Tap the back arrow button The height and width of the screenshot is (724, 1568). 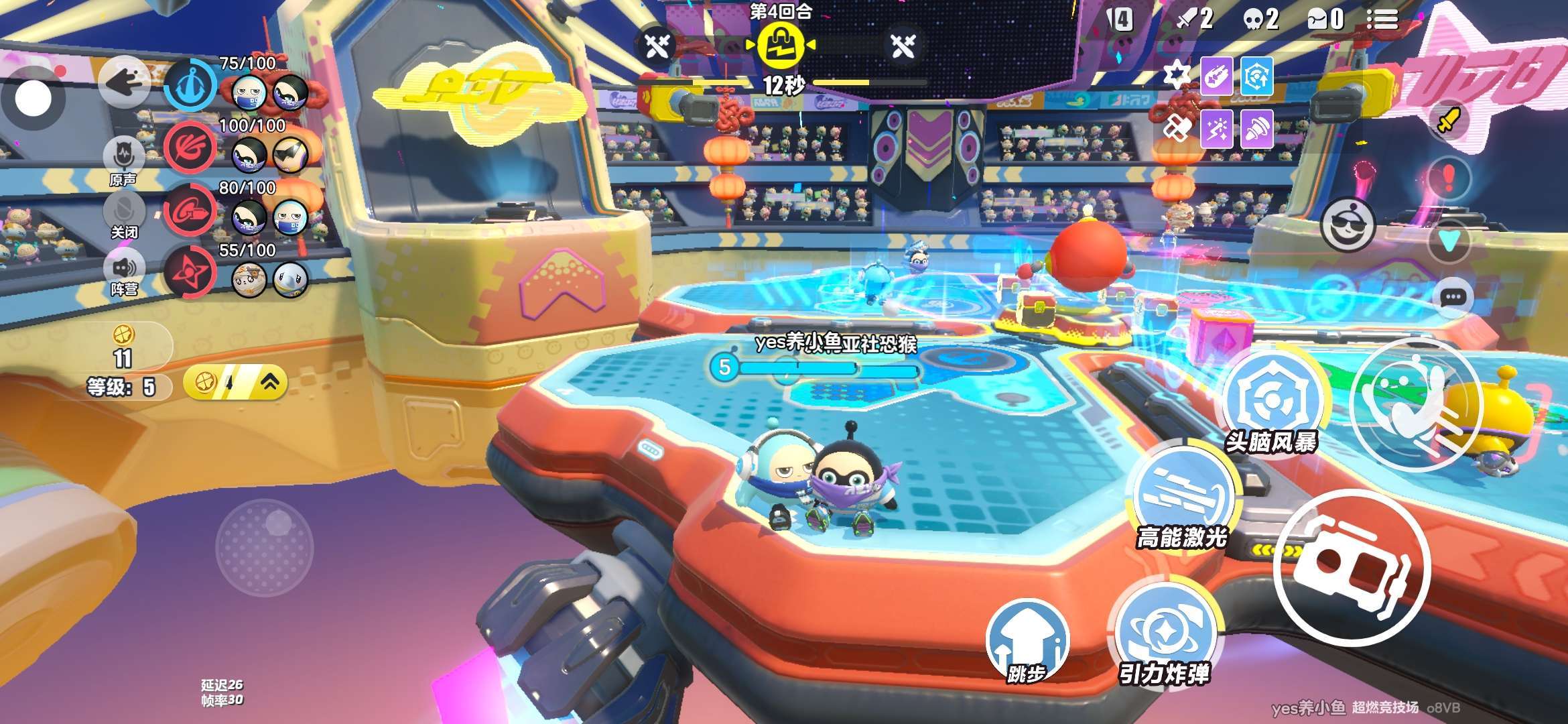(123, 82)
